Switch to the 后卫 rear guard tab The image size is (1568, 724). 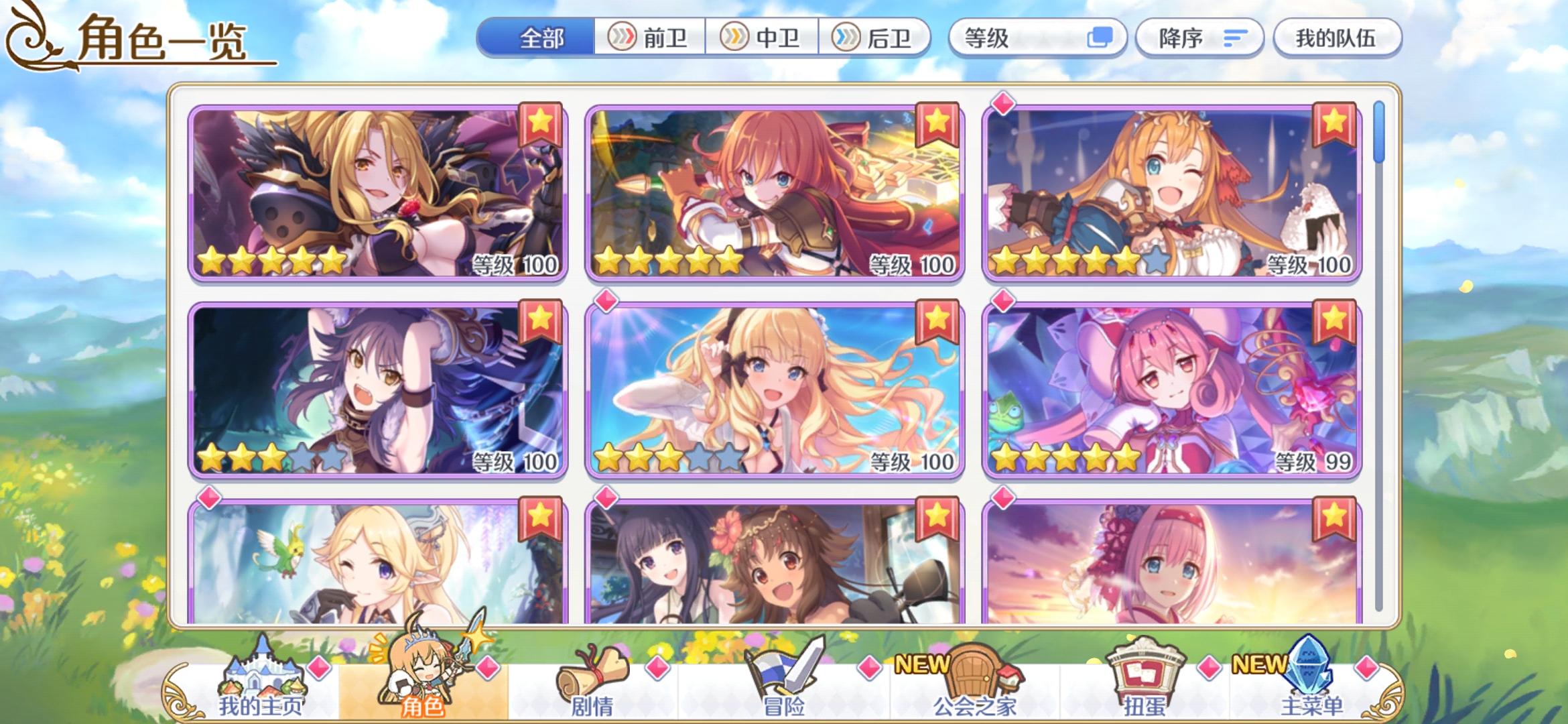point(877,38)
